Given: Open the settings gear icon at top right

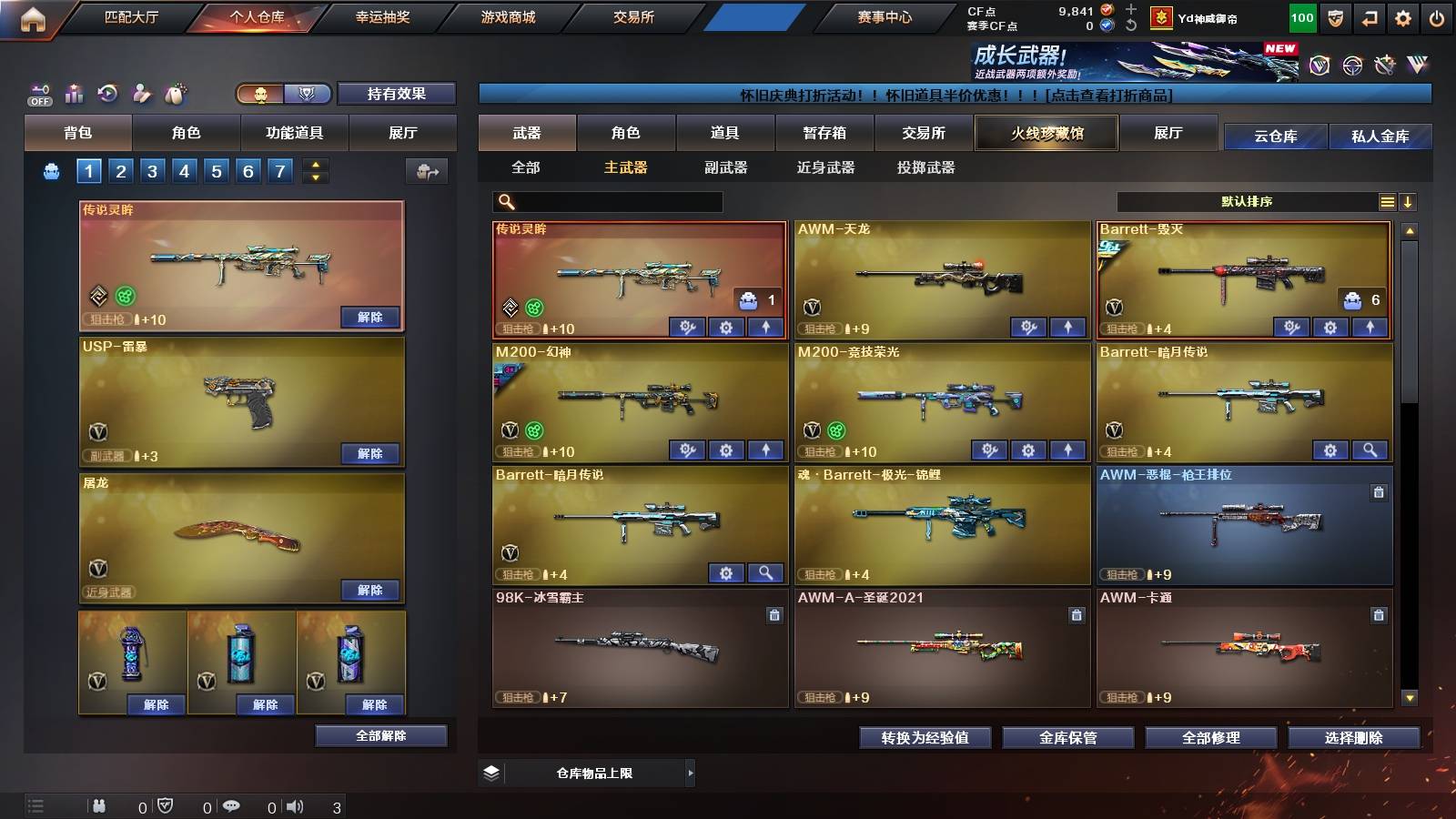Looking at the screenshot, I should pyautogui.click(x=1401, y=15).
